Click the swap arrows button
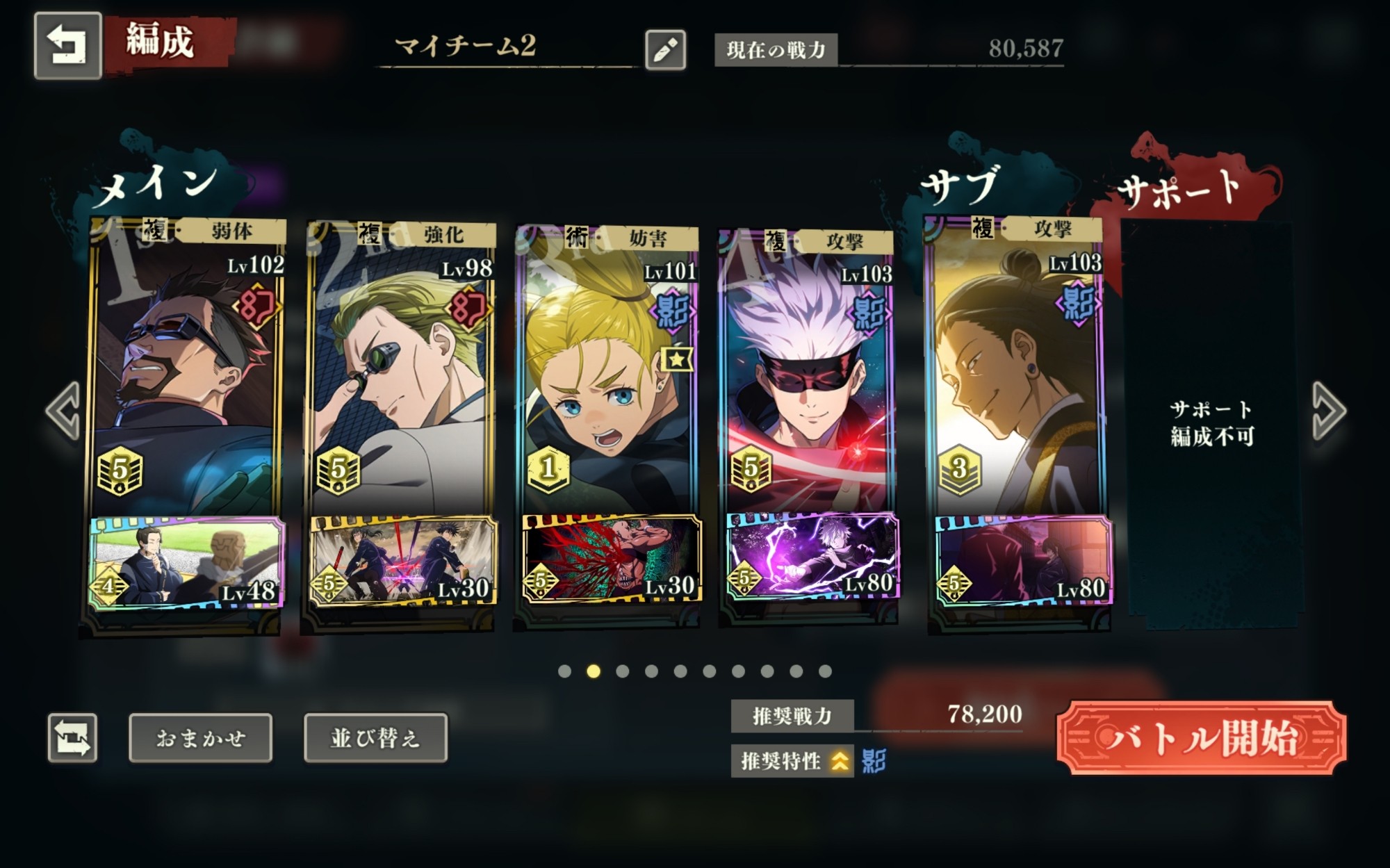The width and height of the screenshot is (1390, 868). 72,737
